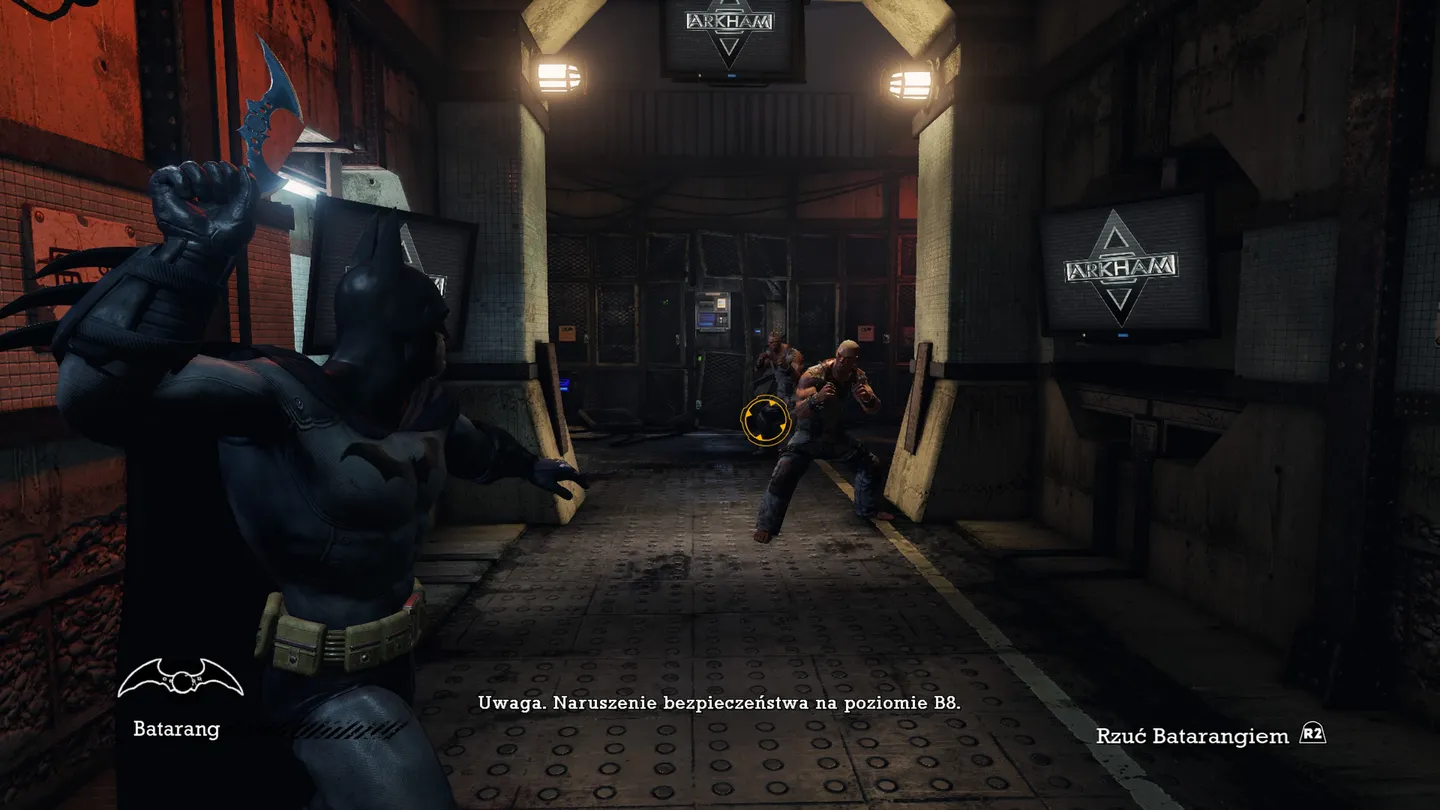
Task: Select the Batarang gadget icon
Action: 180,680
